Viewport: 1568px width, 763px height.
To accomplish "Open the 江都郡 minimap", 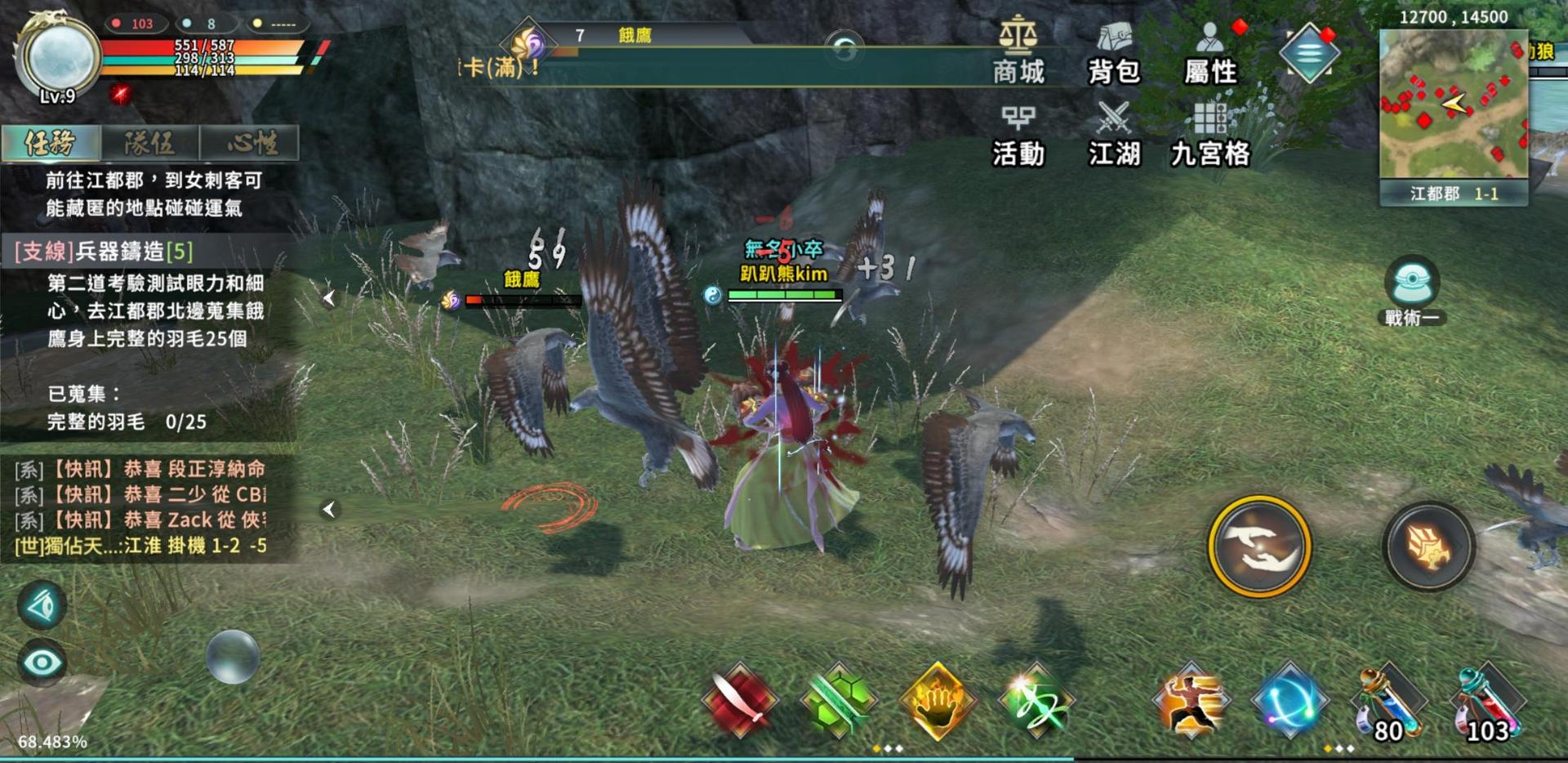I will [1453, 105].
